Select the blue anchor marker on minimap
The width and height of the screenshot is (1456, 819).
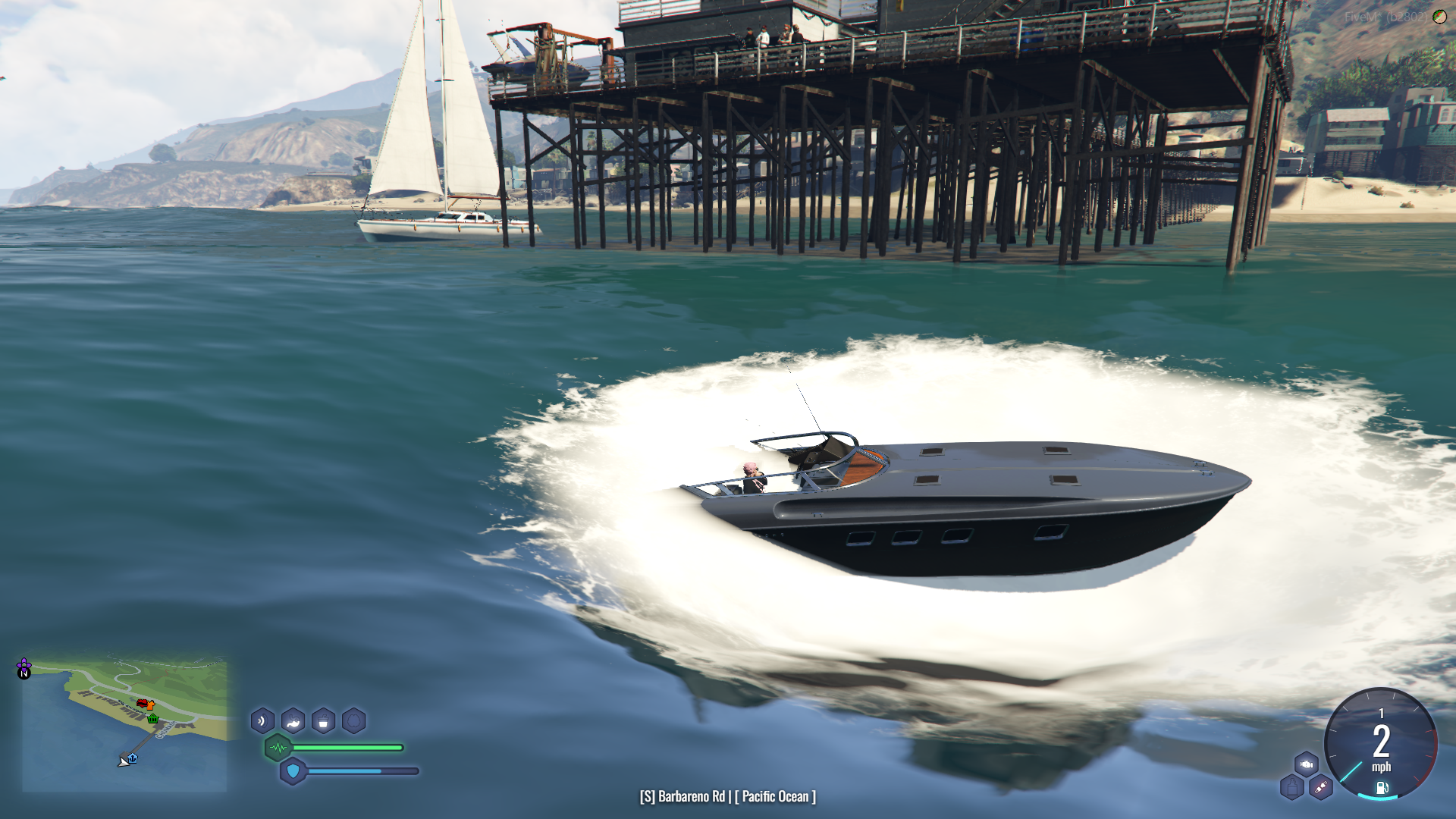[133, 758]
